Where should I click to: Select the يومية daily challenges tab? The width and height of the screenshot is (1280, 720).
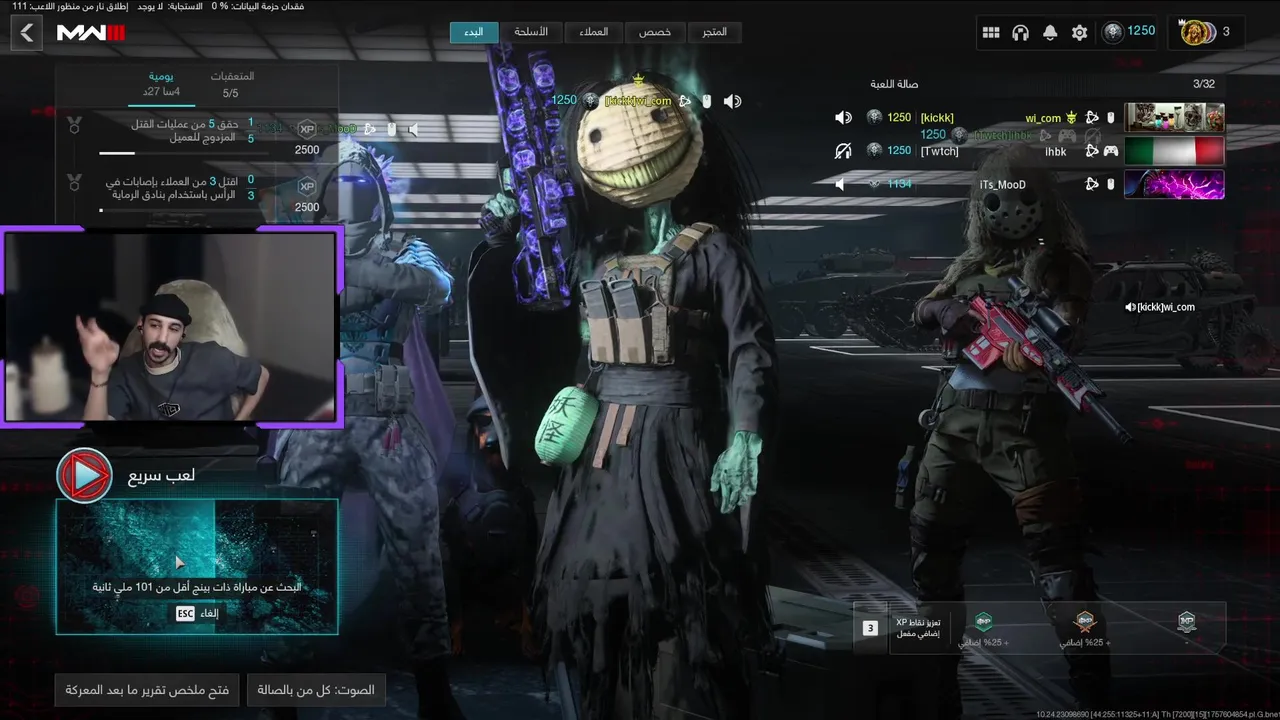(162, 84)
